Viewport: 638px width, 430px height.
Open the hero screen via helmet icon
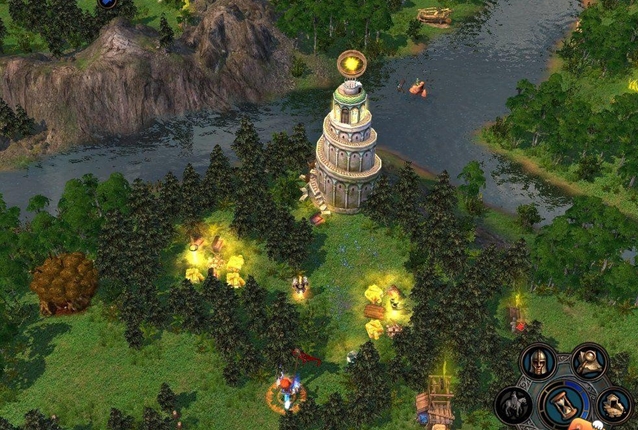coord(539,362)
